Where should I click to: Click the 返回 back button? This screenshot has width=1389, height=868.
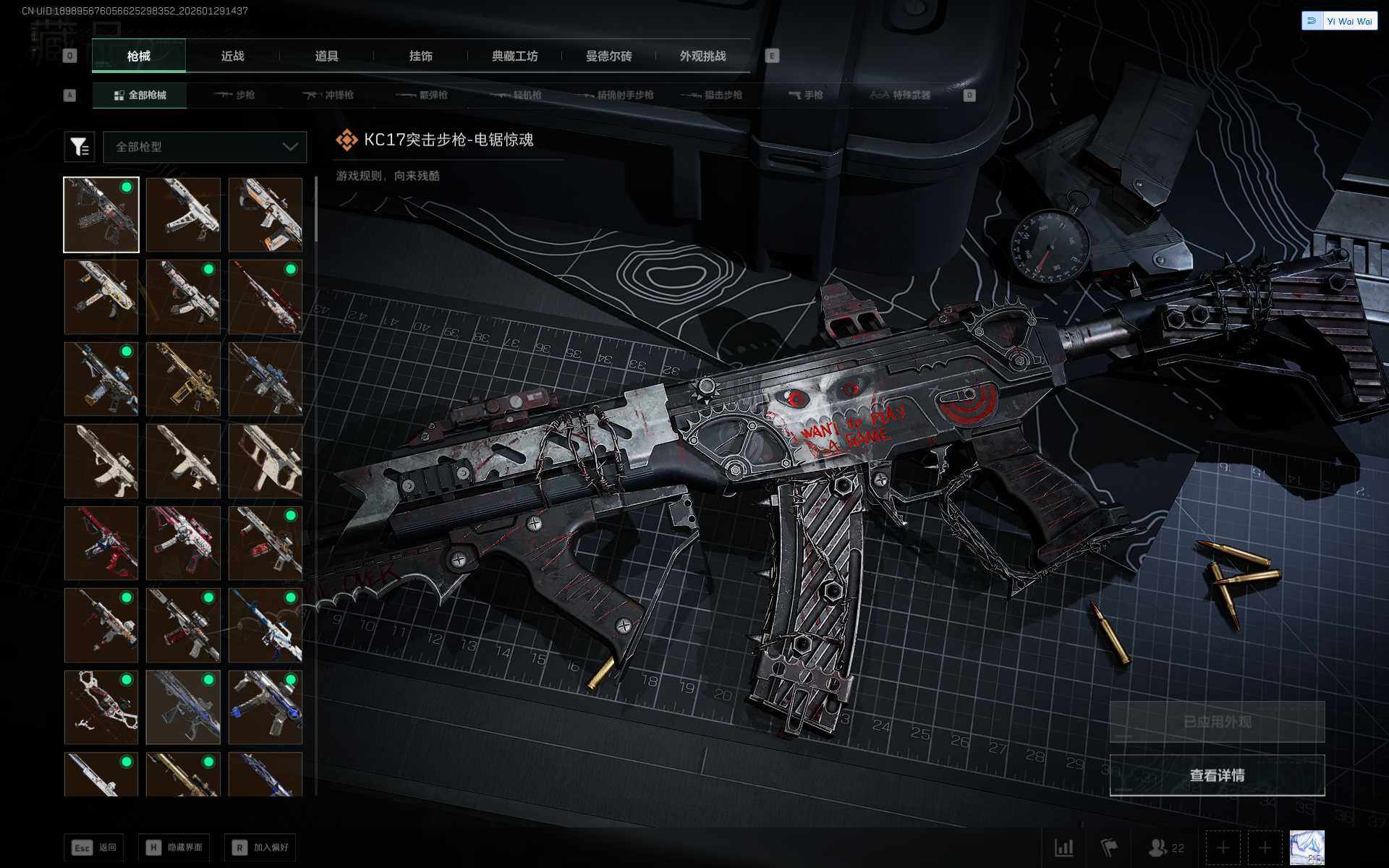point(94,847)
